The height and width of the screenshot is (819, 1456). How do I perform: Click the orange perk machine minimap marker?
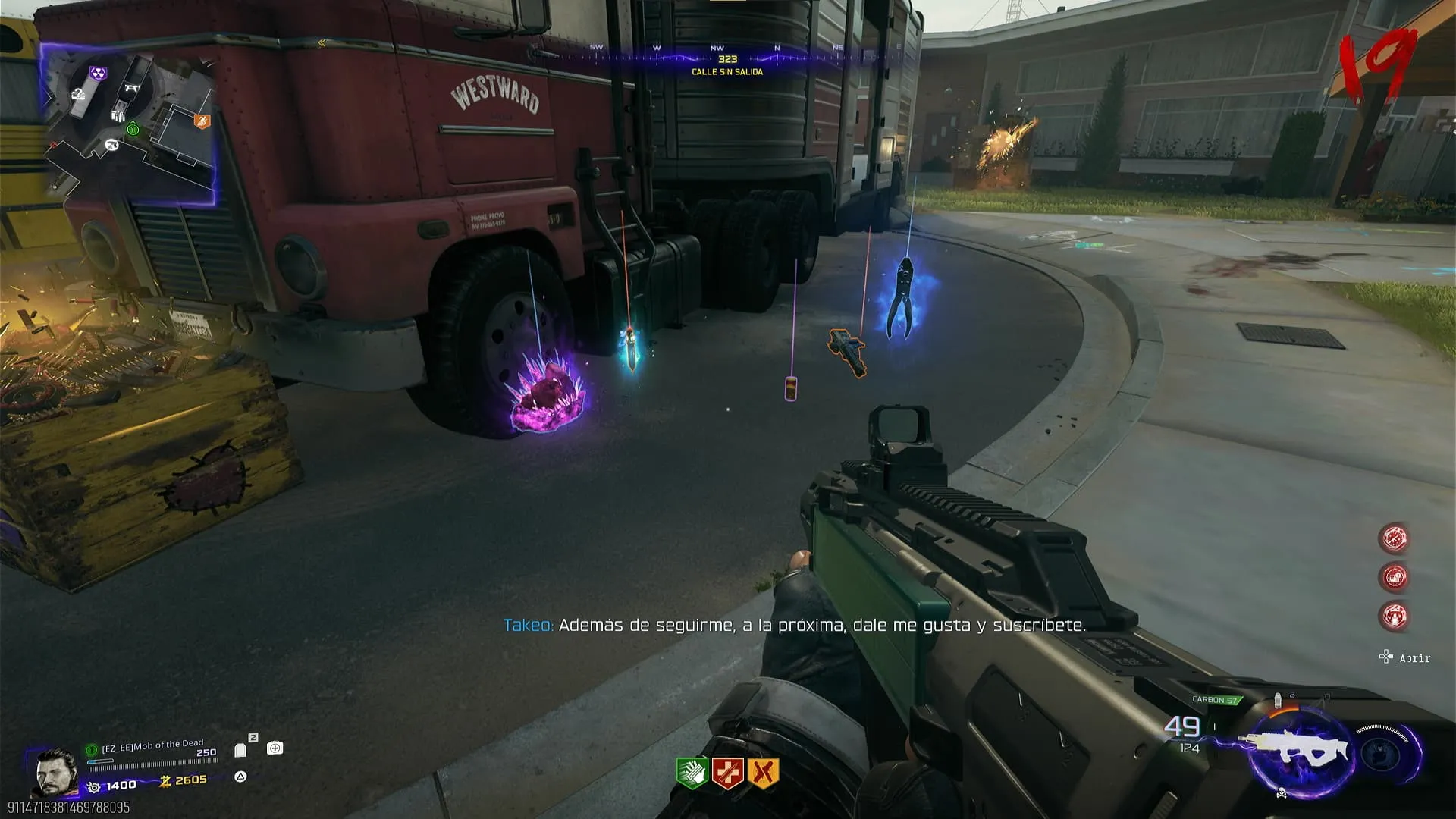coord(202,121)
